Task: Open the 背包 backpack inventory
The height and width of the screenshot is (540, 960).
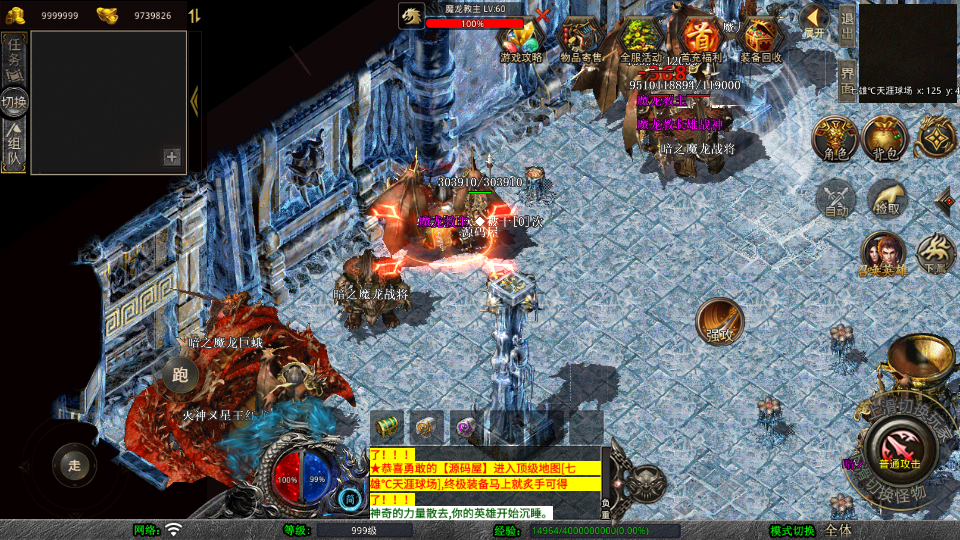Action: click(884, 137)
